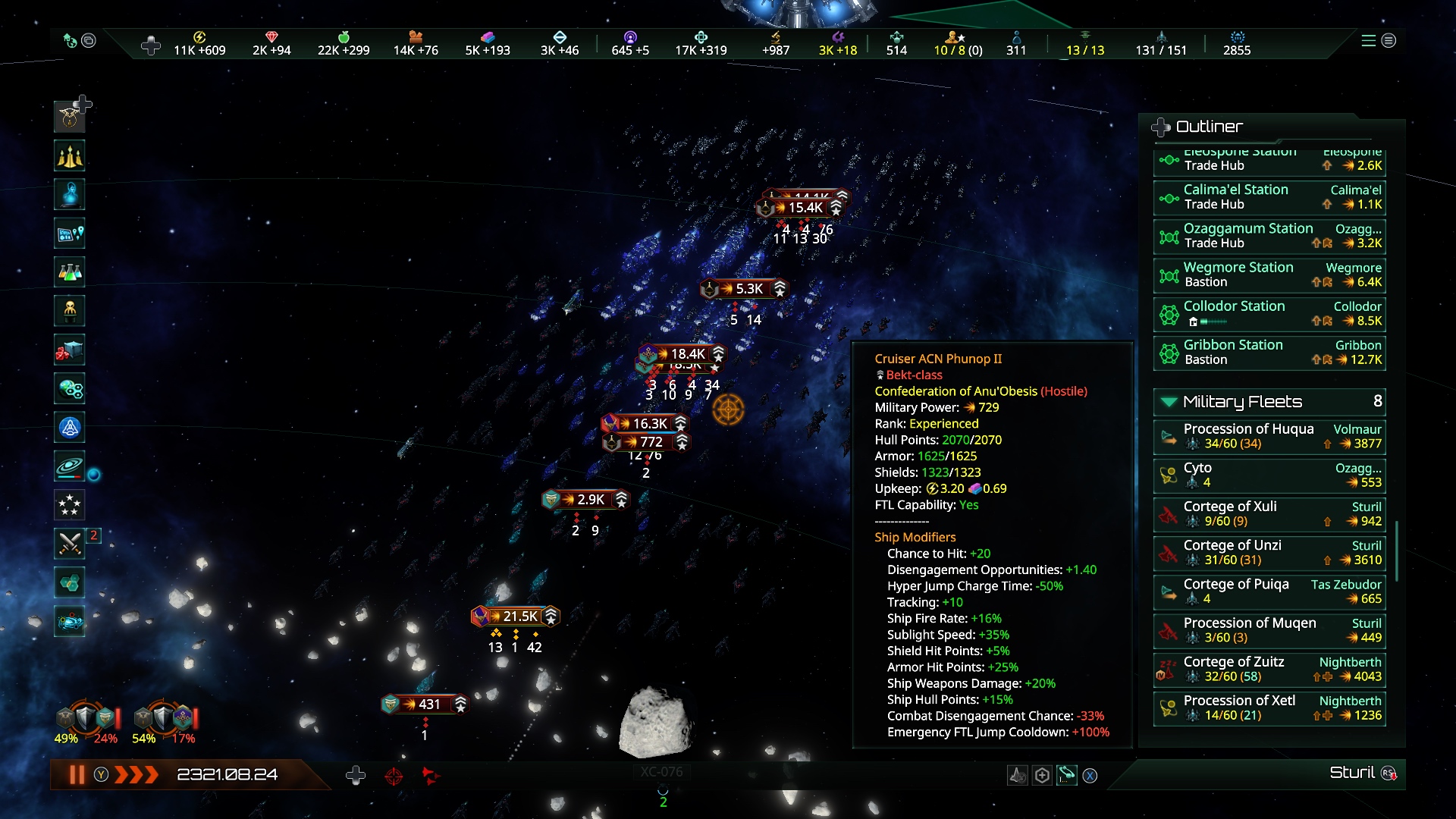
Task: Open the Sturil system name button
Action: pos(1351,773)
